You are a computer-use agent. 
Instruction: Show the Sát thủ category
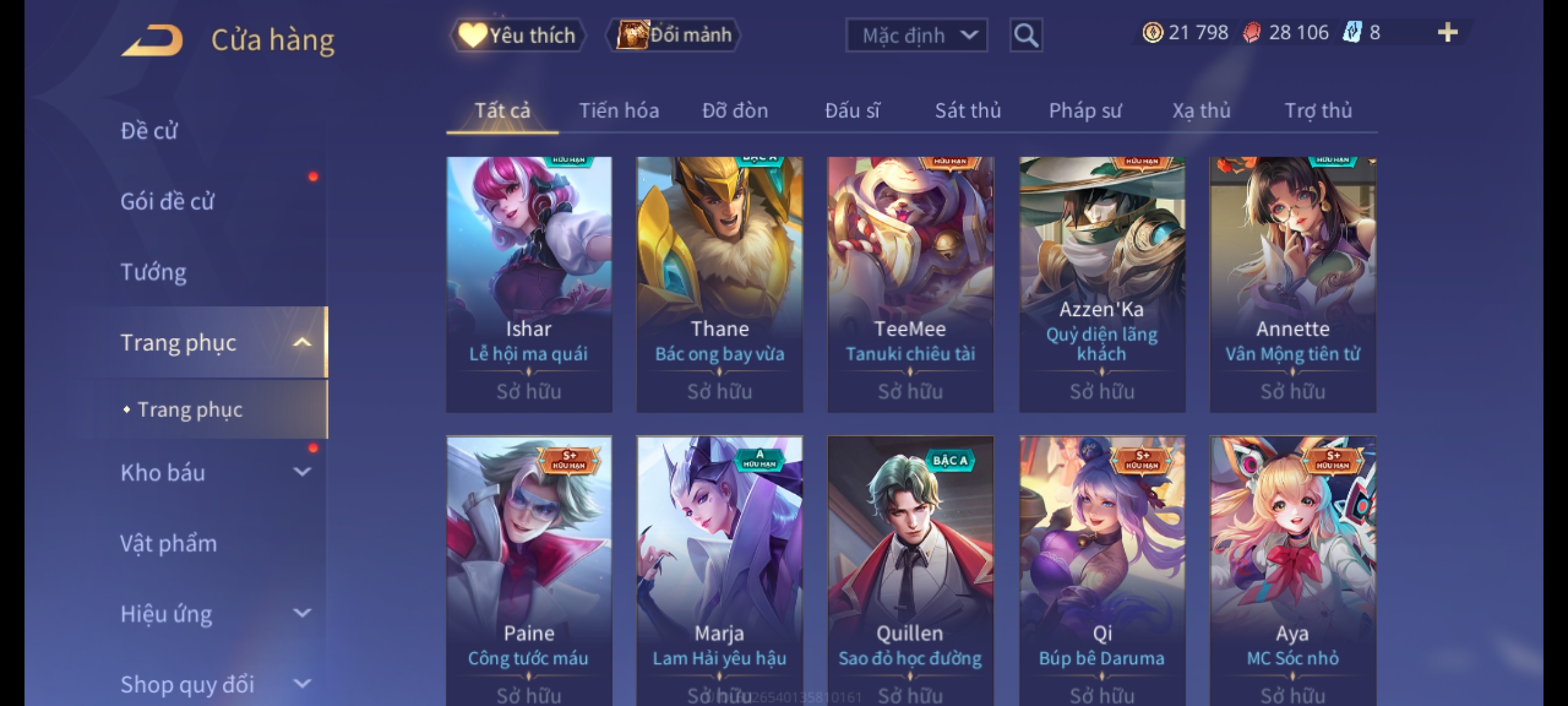[968, 111]
